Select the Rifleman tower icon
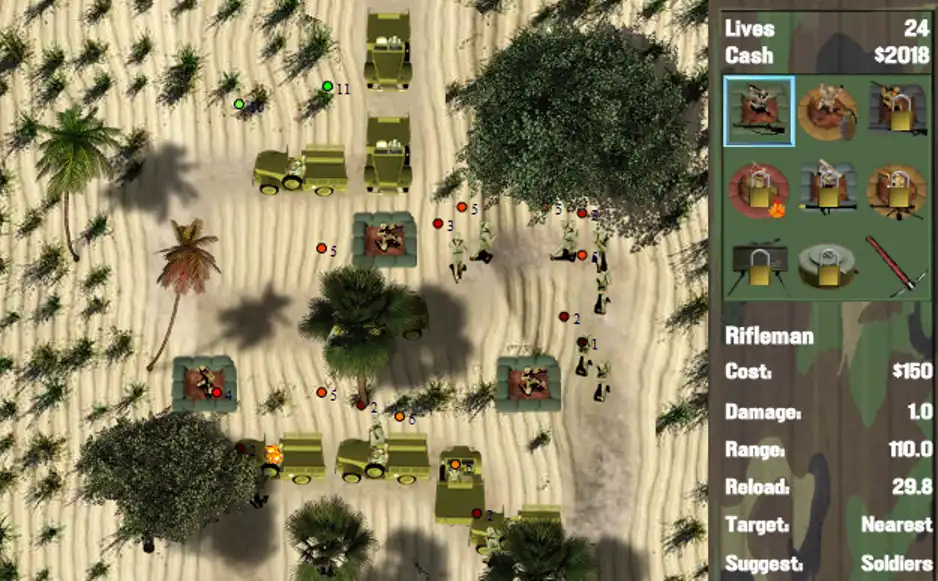 tap(759, 111)
